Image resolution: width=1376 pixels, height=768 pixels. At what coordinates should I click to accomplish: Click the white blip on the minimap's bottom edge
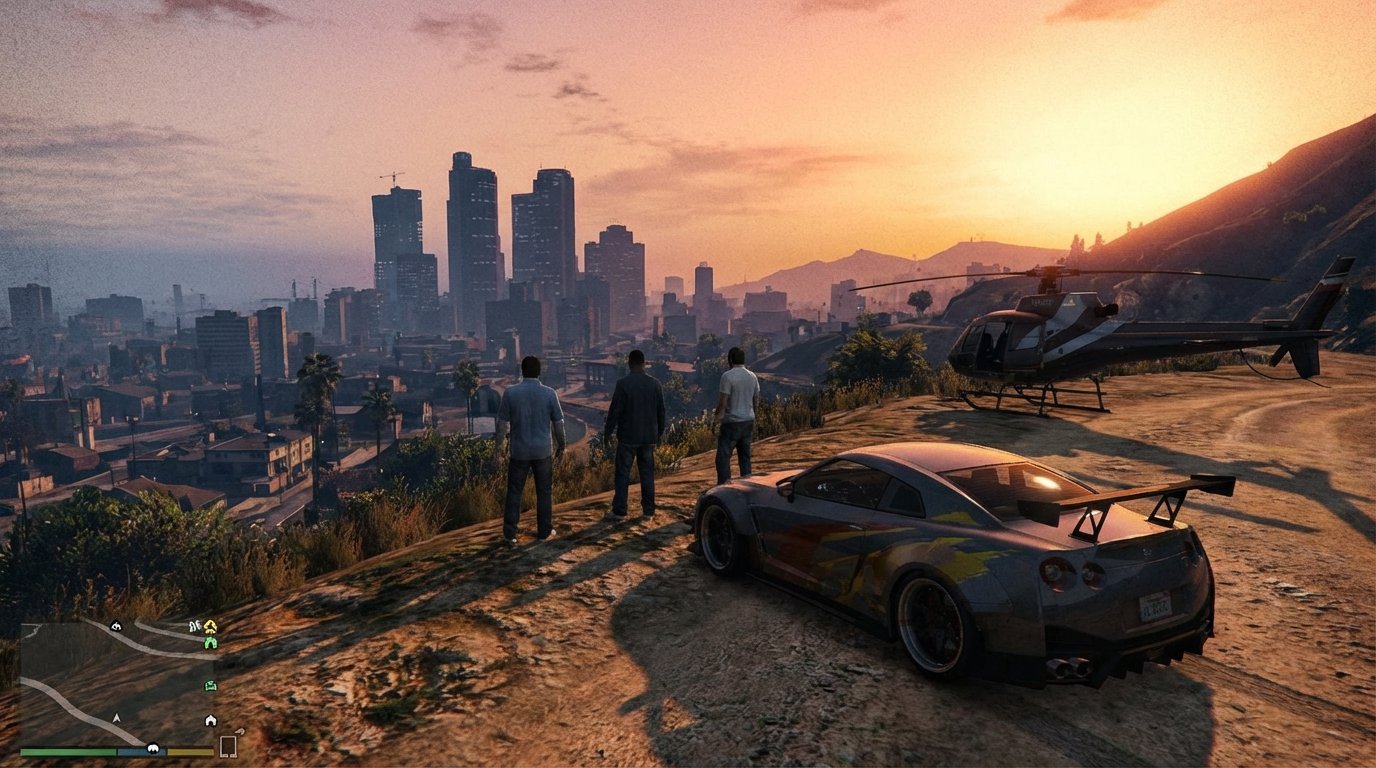[153, 747]
